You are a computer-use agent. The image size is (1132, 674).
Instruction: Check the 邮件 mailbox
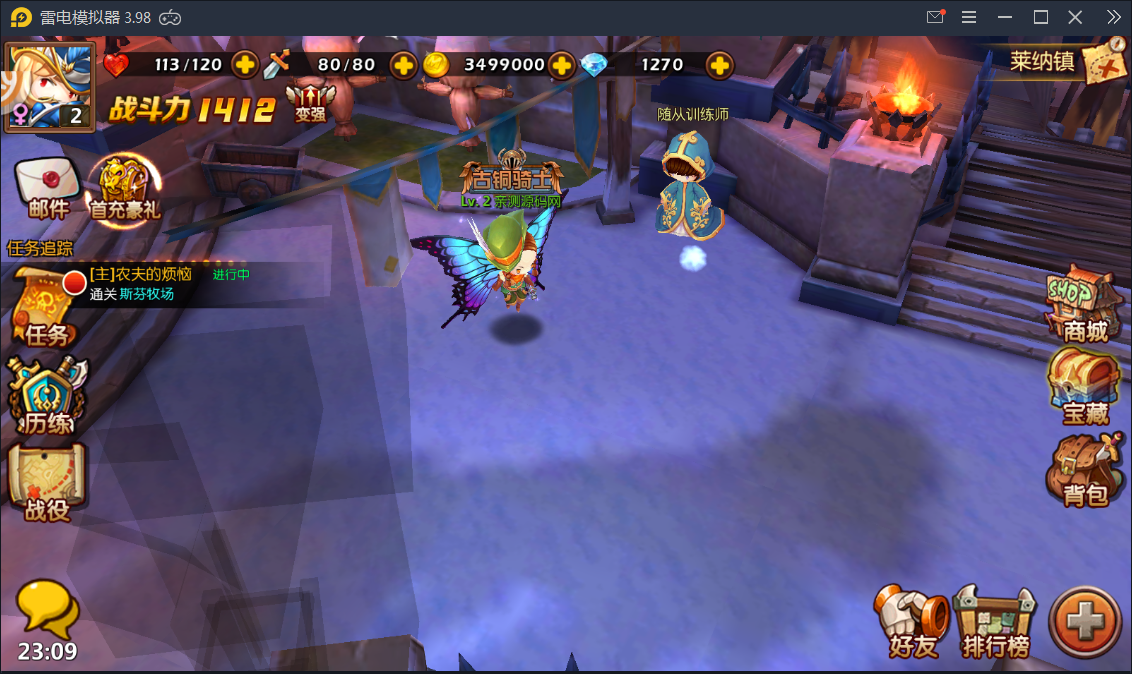pyautogui.click(x=47, y=188)
